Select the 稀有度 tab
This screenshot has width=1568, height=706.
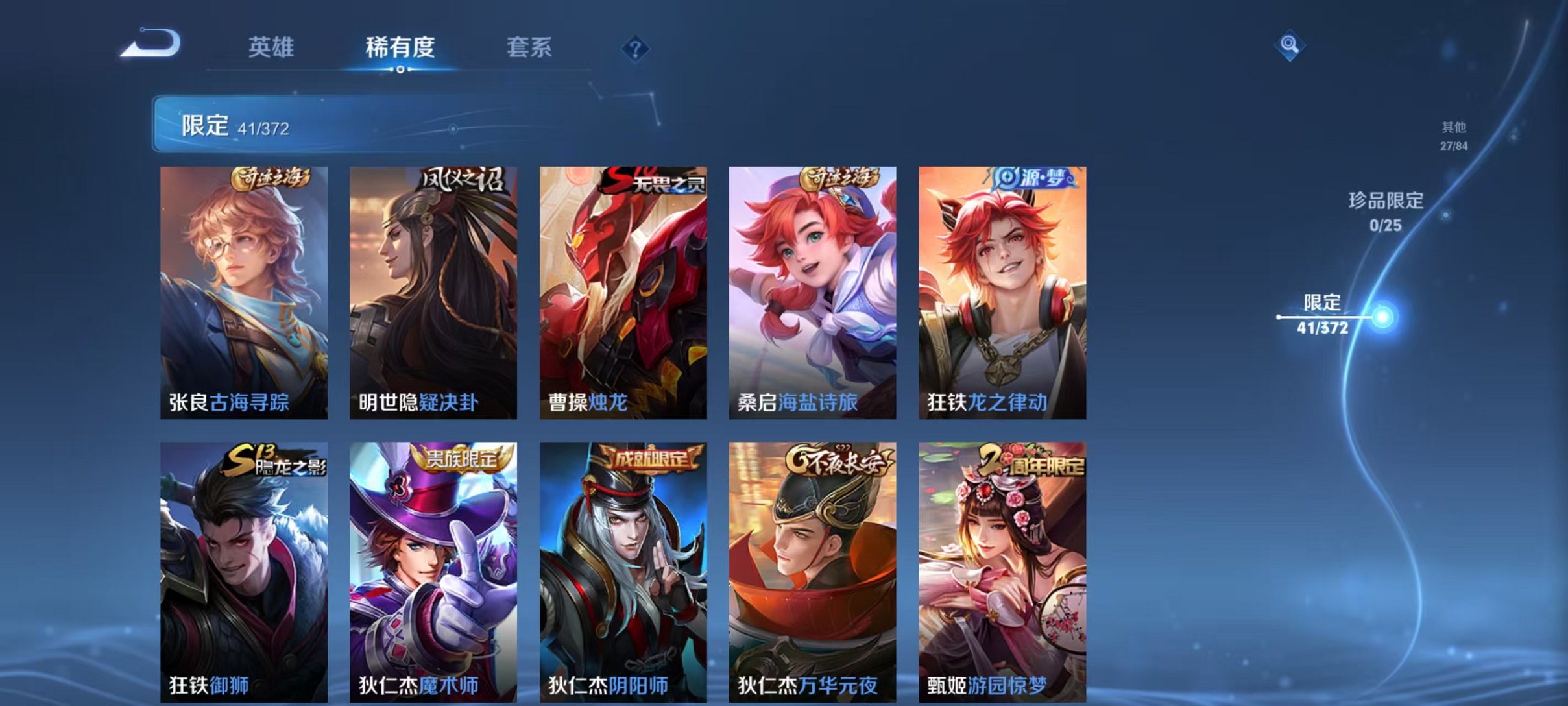(400, 47)
